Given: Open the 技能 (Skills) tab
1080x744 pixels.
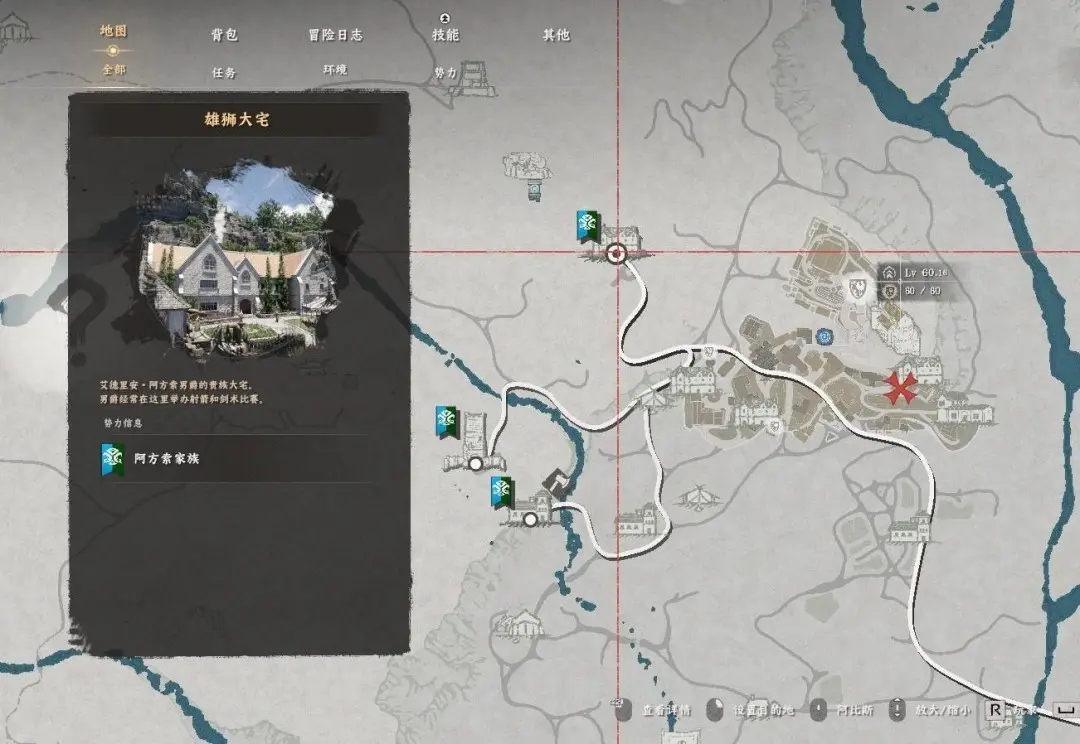Looking at the screenshot, I should click(445, 35).
